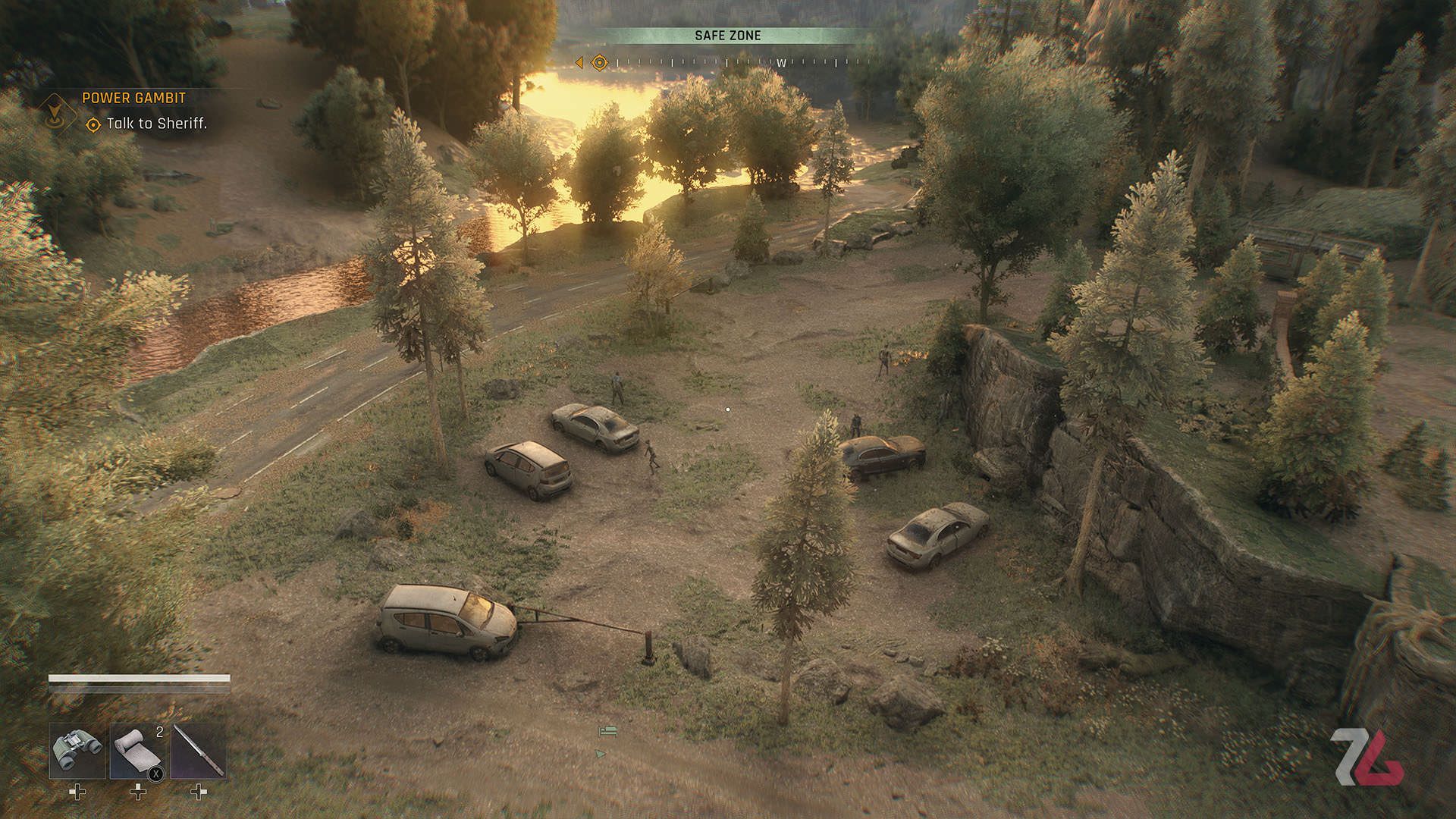Select the Power Gambit quest emblem icon
Image resolution: width=1456 pixels, height=819 pixels.
pyautogui.click(x=55, y=112)
